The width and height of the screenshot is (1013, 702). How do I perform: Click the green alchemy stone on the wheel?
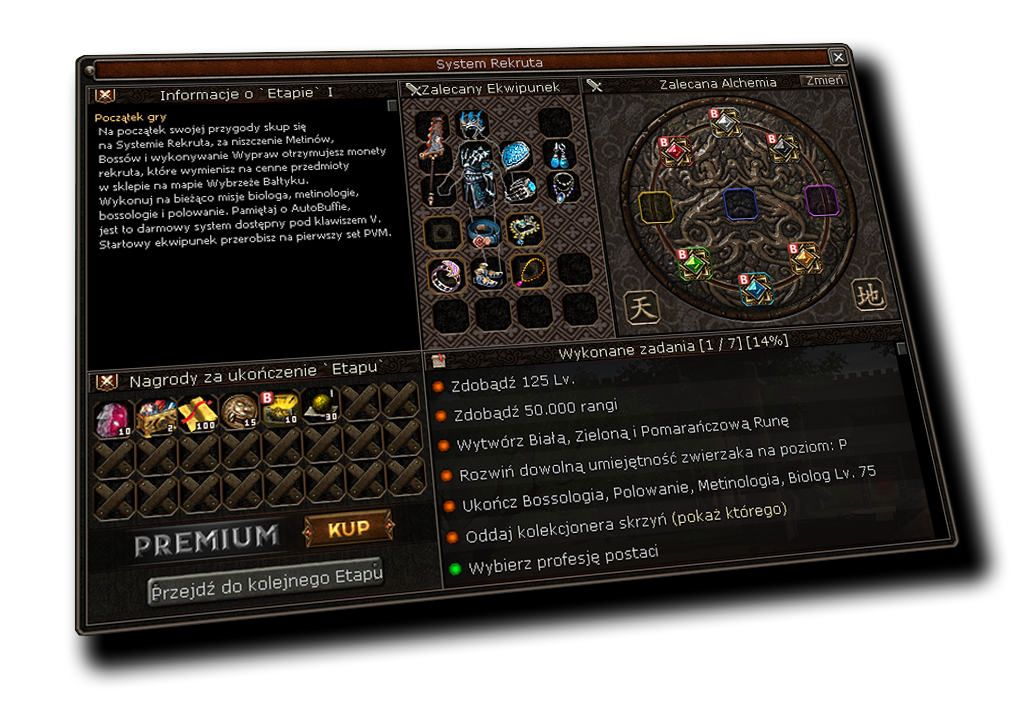692,263
